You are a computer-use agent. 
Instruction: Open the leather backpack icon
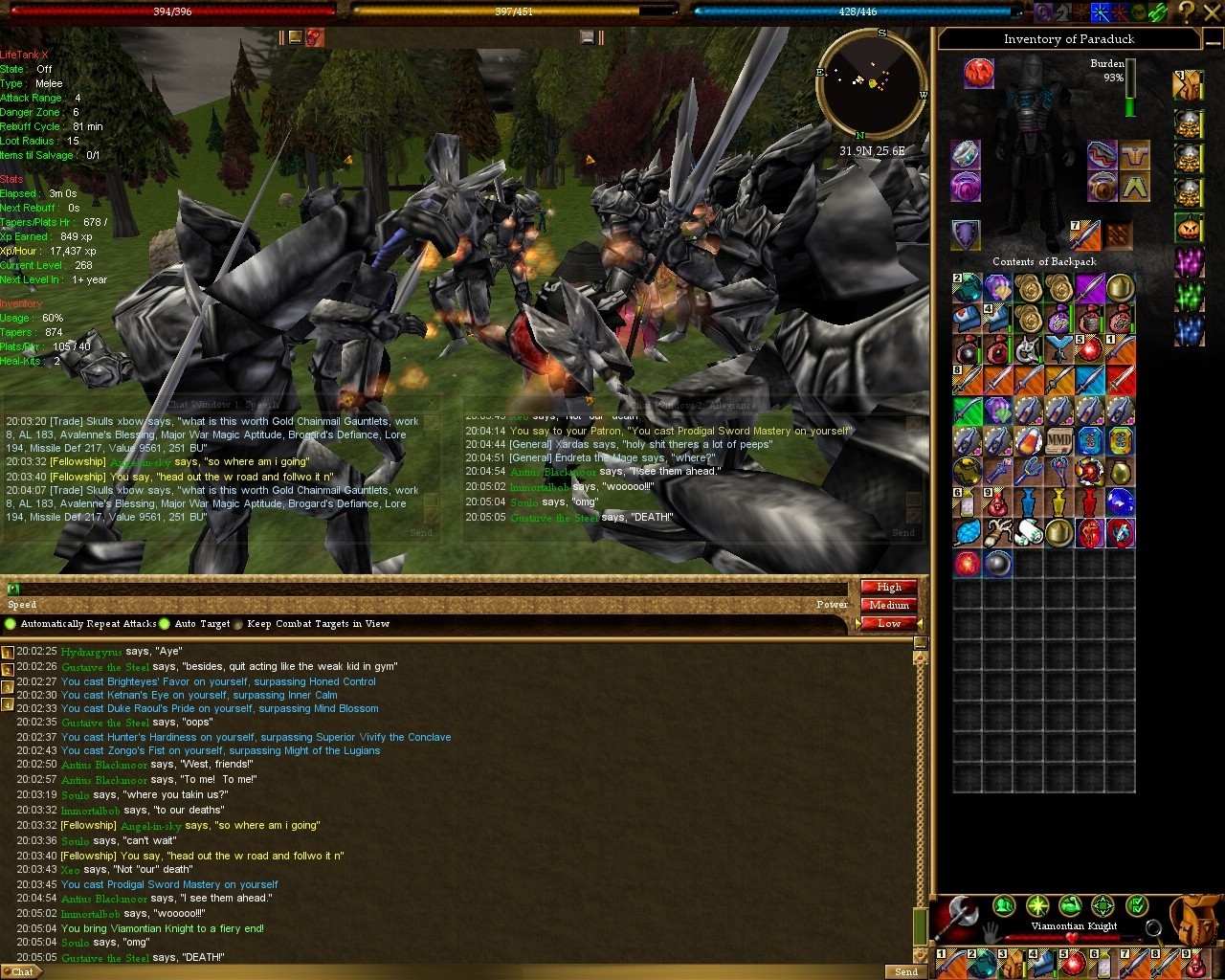tap(1195, 922)
